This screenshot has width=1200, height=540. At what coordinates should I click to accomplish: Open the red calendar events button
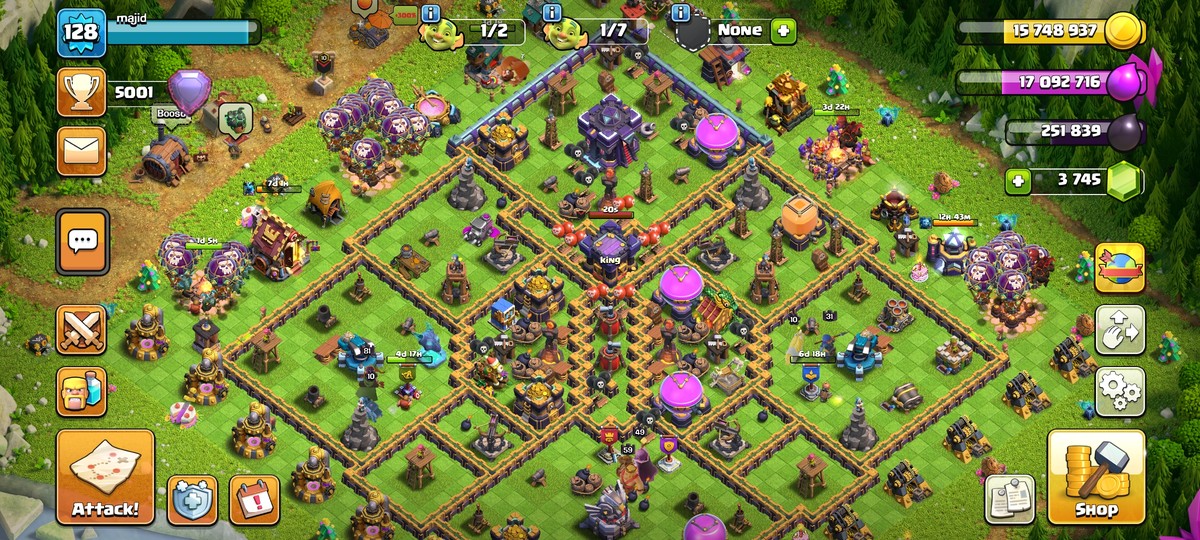pos(254,499)
